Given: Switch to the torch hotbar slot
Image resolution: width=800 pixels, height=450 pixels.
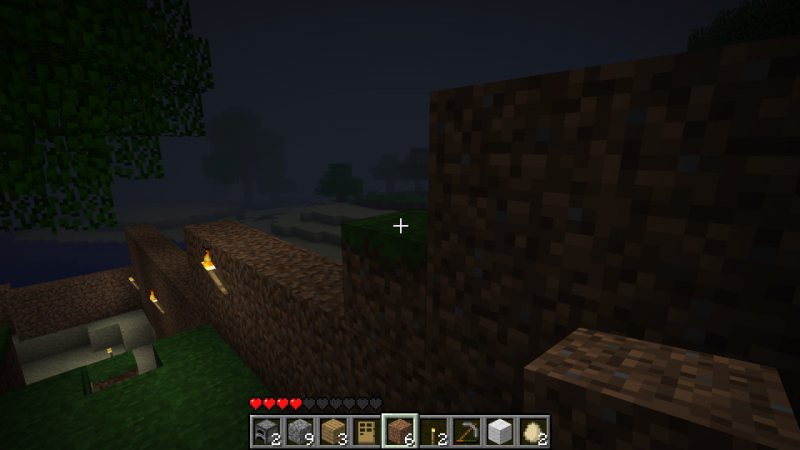Looking at the screenshot, I should click(x=433, y=431).
